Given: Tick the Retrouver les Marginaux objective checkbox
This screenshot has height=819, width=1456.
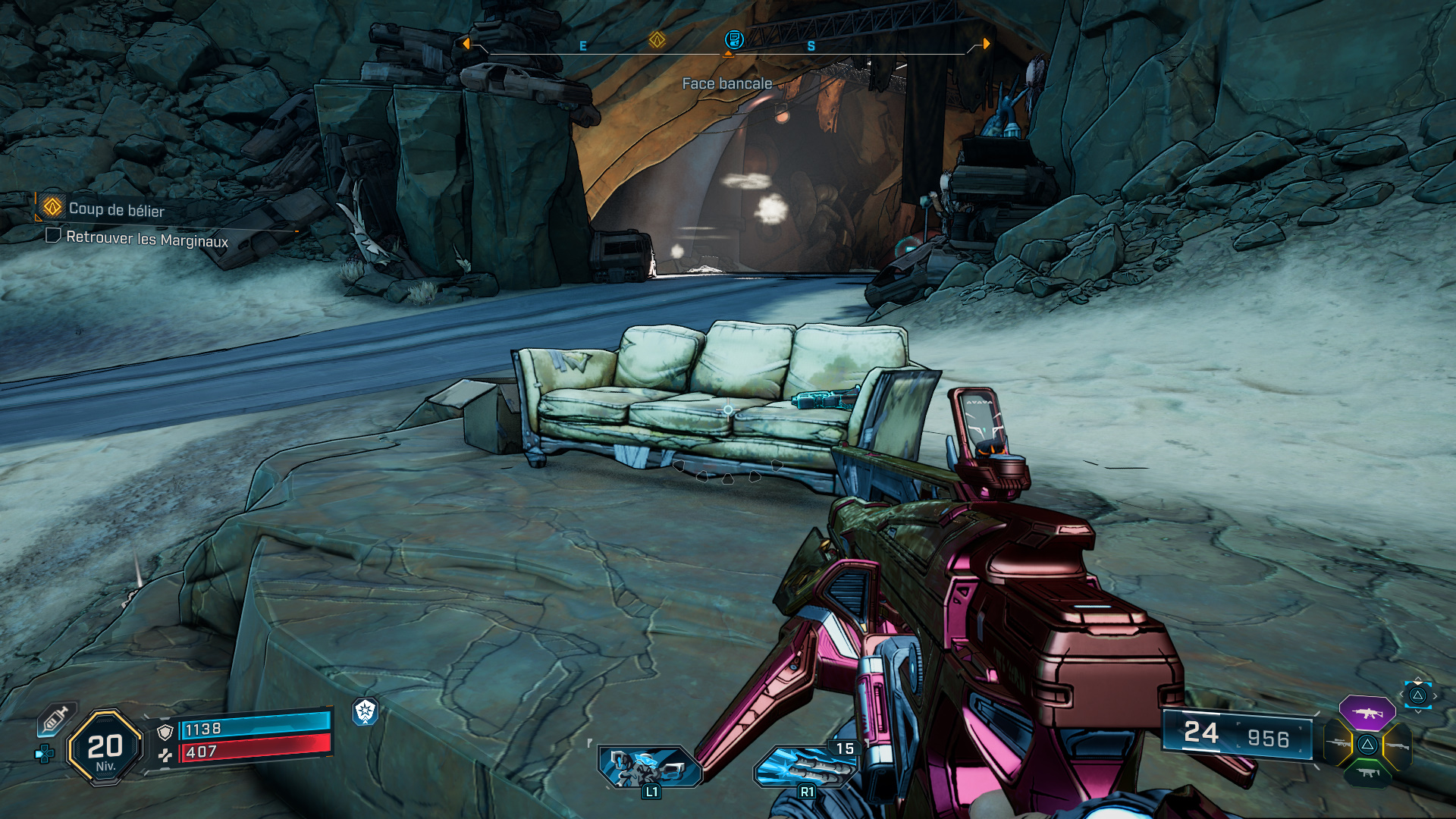Looking at the screenshot, I should [53, 236].
